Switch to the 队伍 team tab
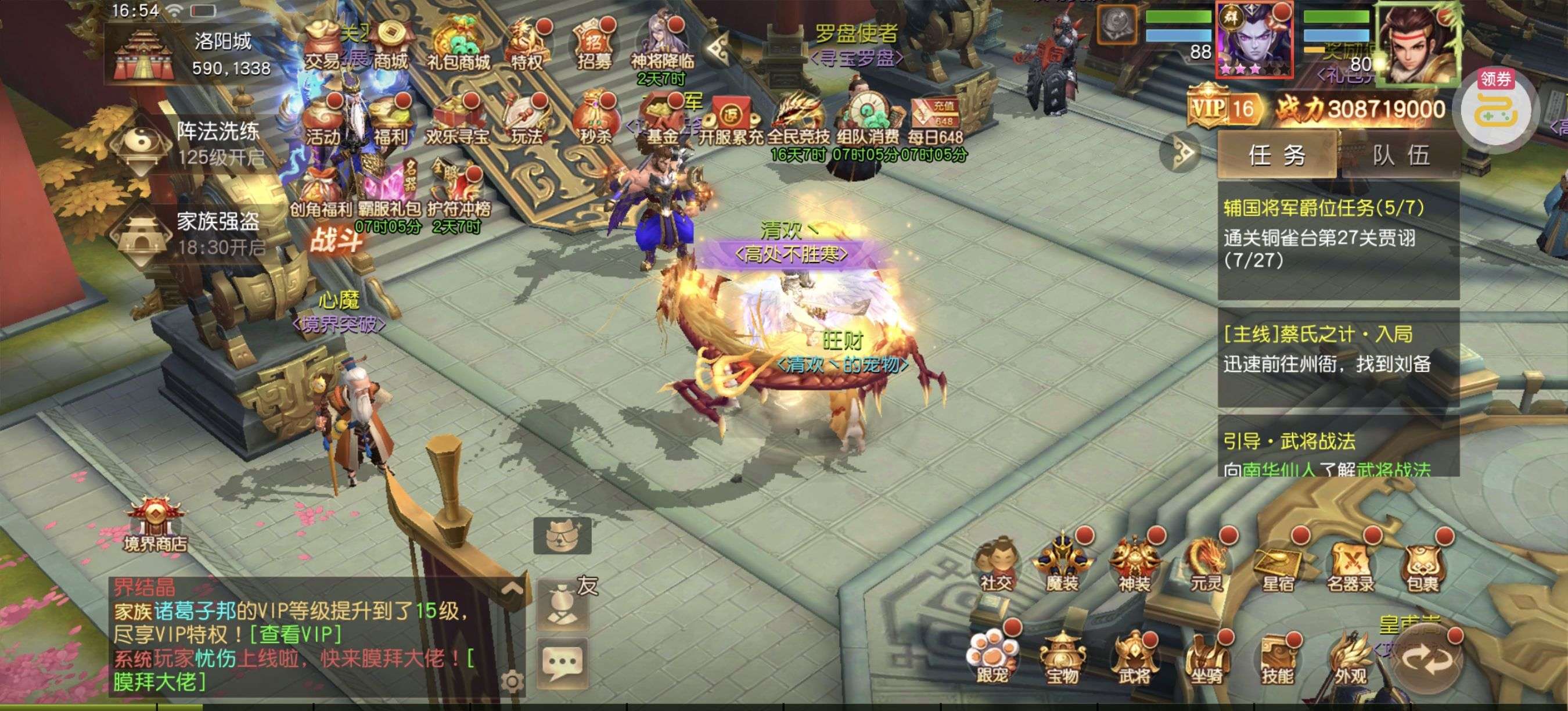 1401,155
